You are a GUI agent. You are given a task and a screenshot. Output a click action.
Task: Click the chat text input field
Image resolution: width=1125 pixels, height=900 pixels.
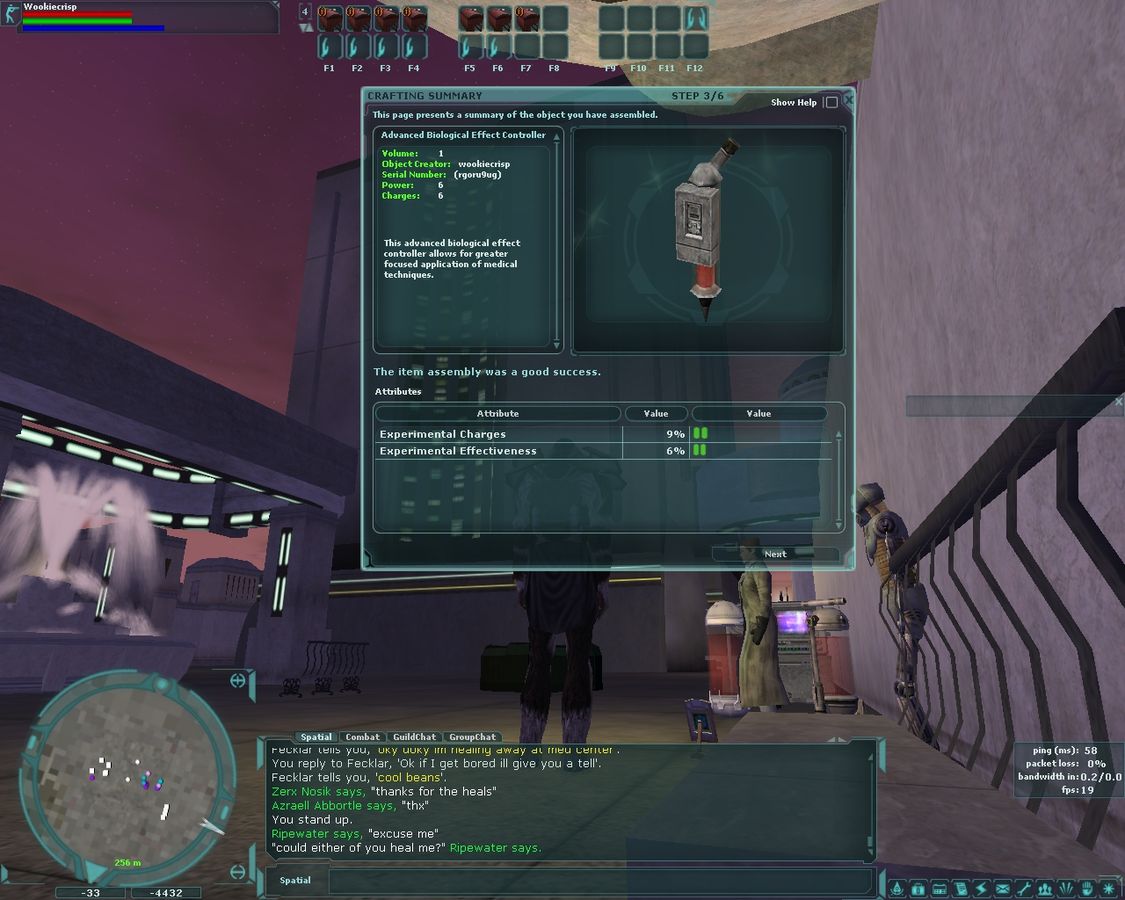click(600, 881)
